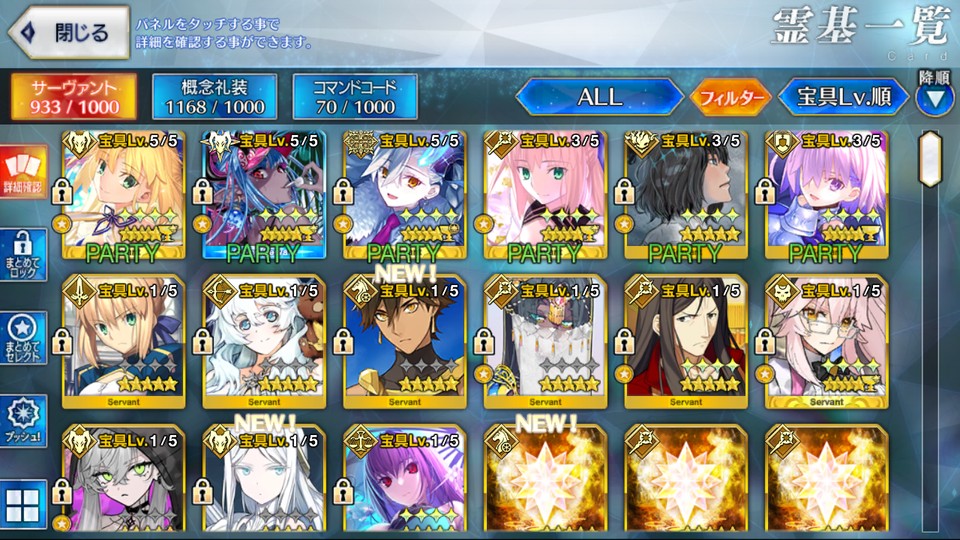Choose the dark-skinned servant marked NEW
This screenshot has height=540, width=960.
point(404,340)
